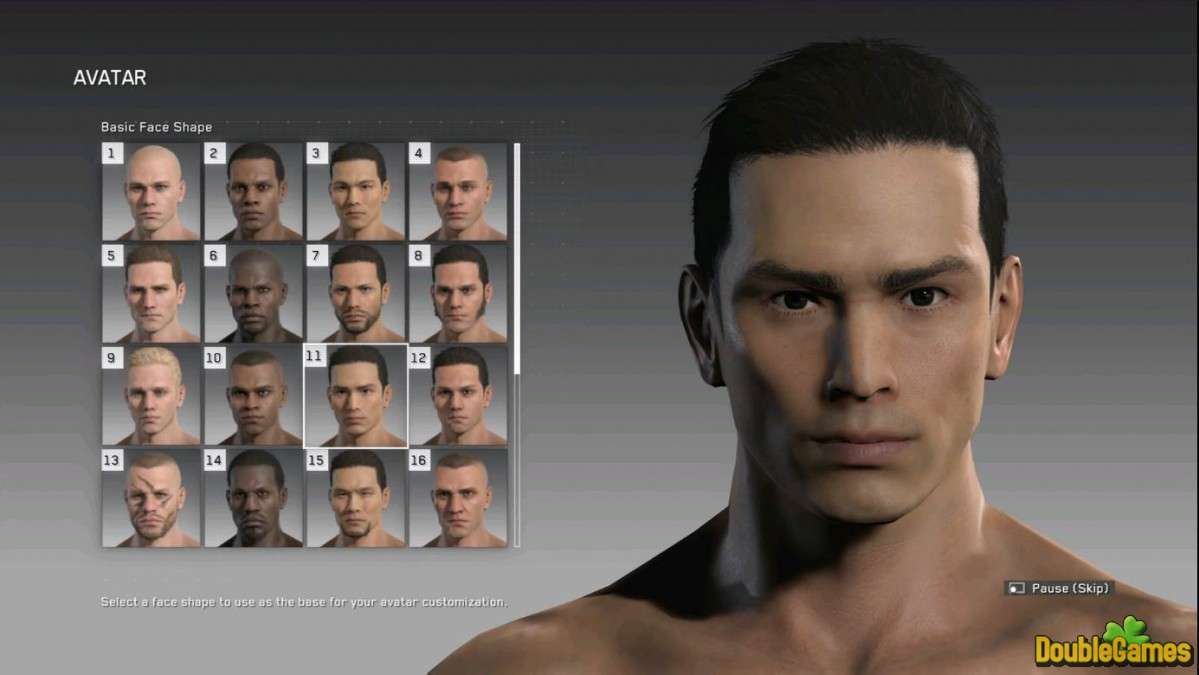Choose face shape 2
Image resolution: width=1199 pixels, height=675 pixels.
pos(254,192)
